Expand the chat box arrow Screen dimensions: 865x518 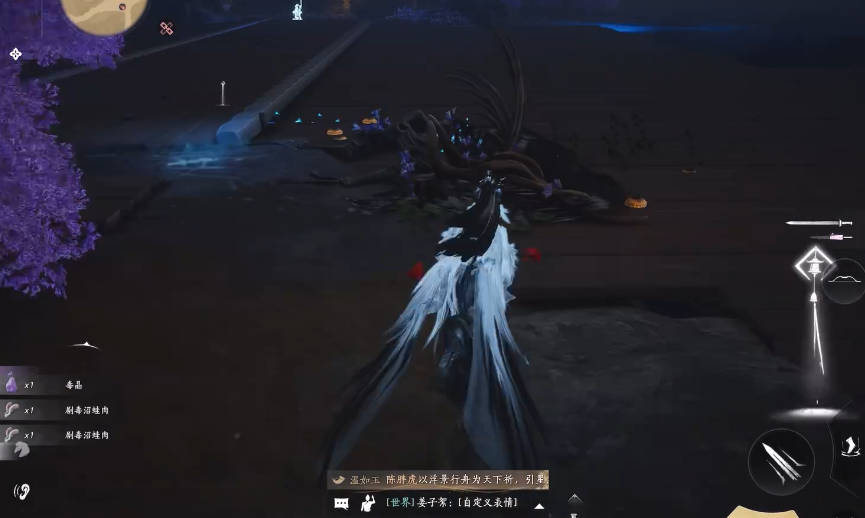539,506
